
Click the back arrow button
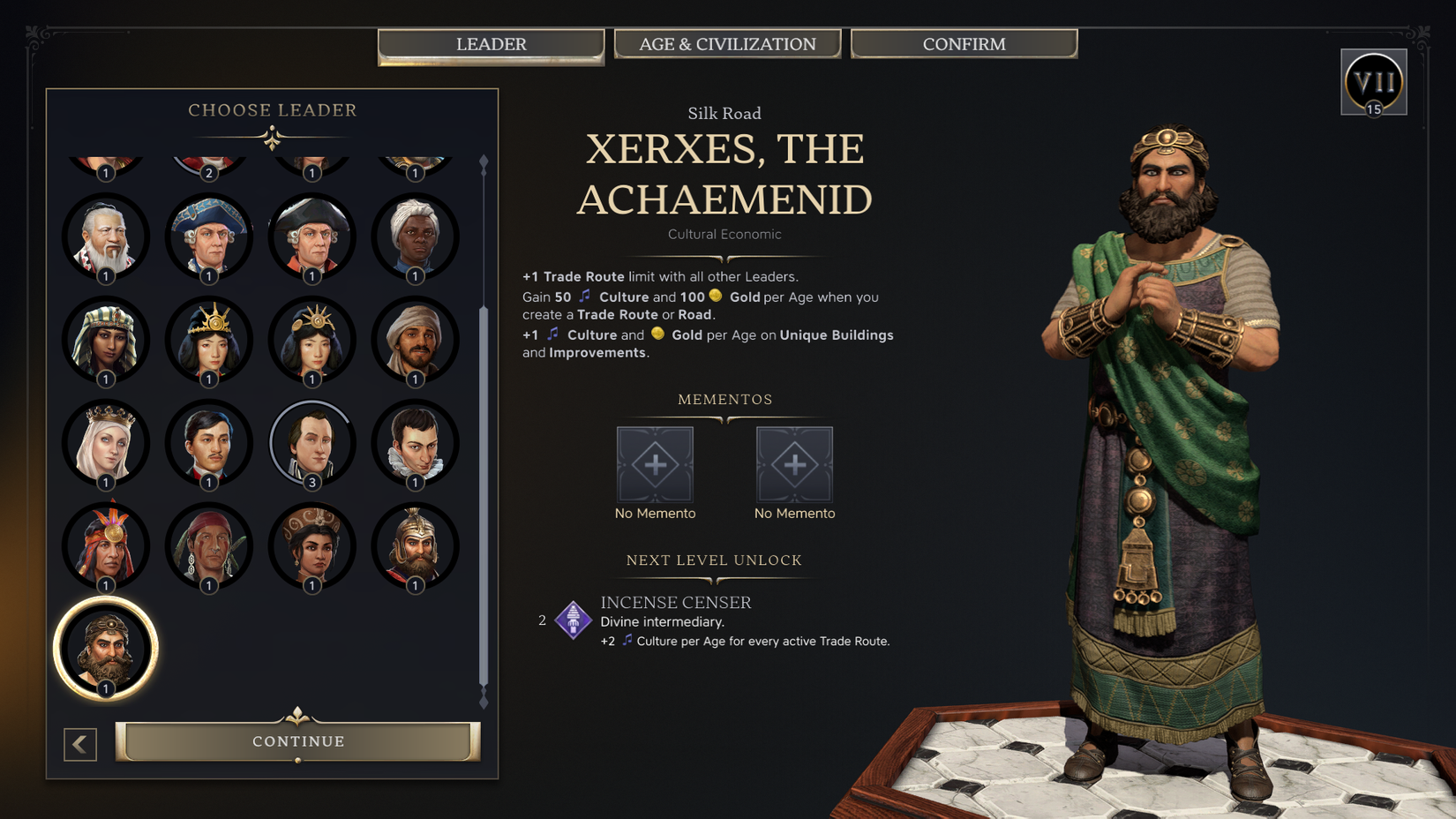tap(79, 744)
